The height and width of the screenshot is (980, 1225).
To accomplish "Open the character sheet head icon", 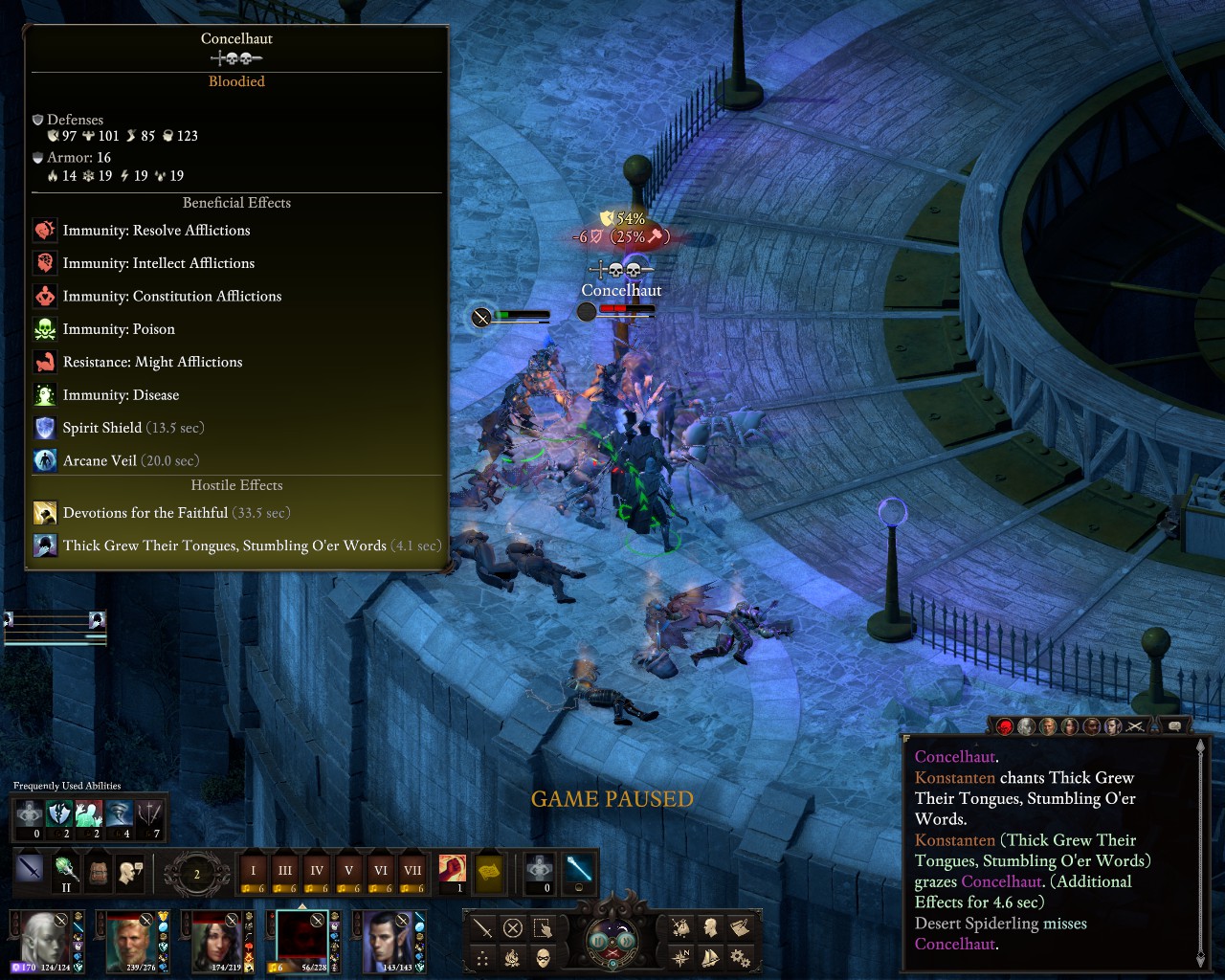I will (710, 926).
